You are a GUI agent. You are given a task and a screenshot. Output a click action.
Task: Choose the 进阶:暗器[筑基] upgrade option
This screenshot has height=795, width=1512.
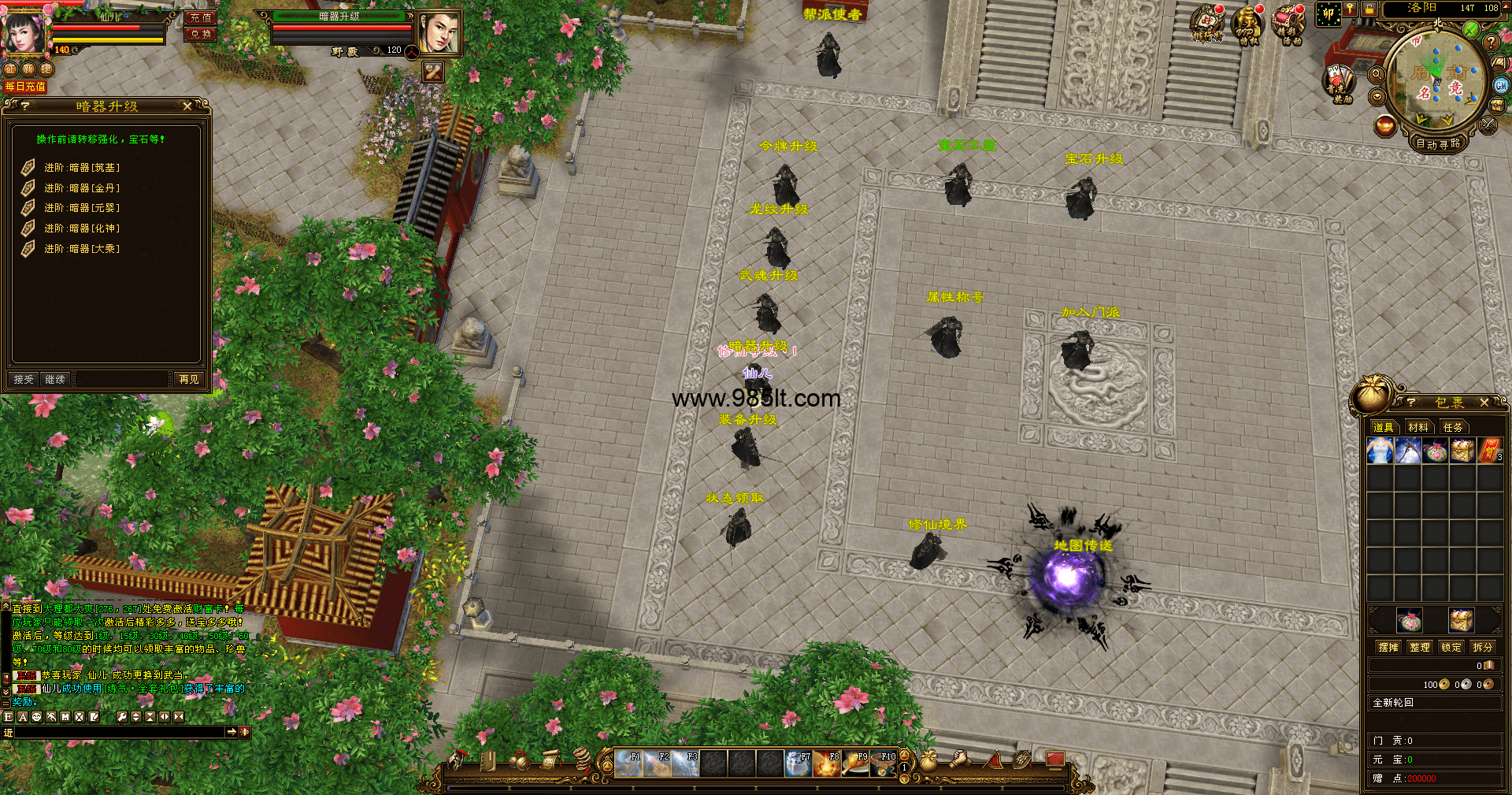point(81,168)
